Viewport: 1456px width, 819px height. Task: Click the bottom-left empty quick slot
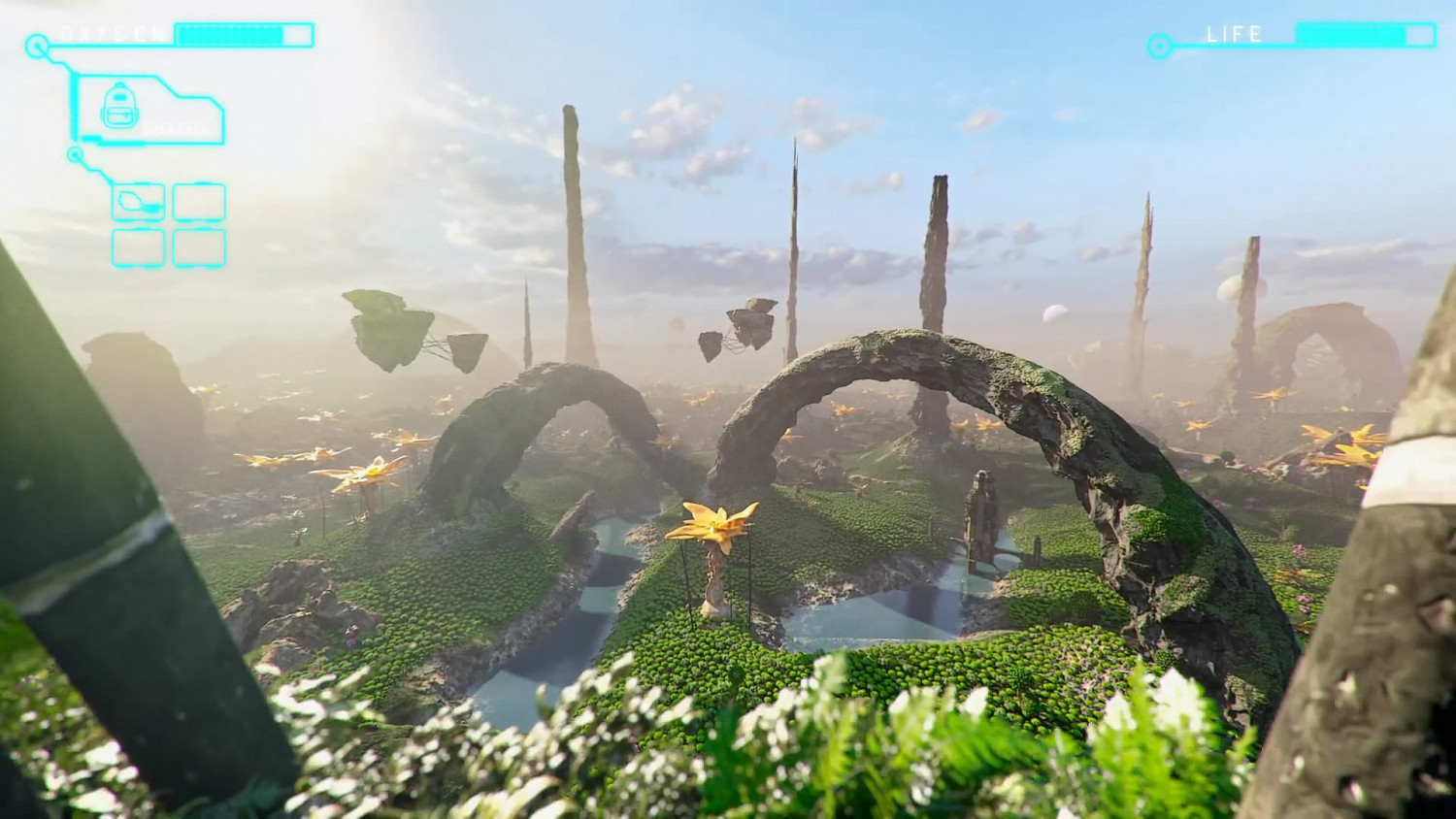click(x=136, y=248)
